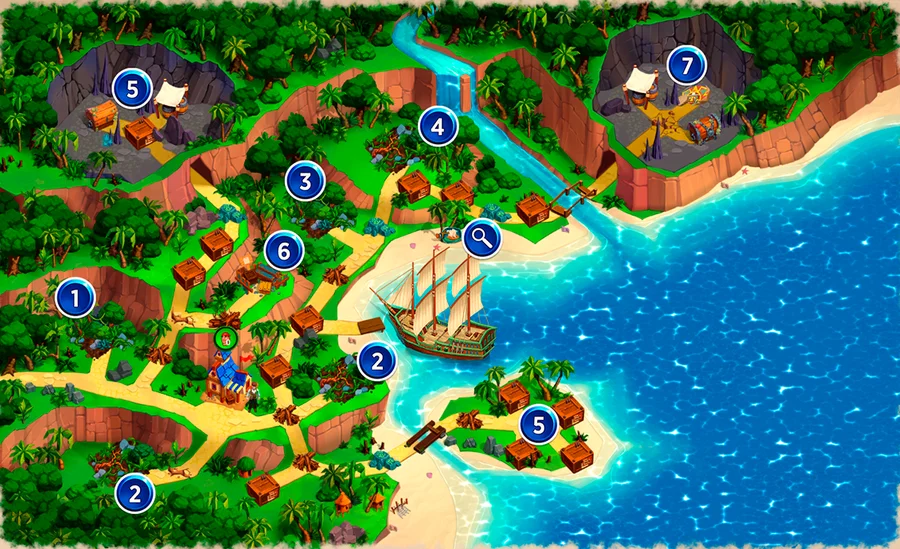The width and height of the screenshot is (900, 549).
Task: Click map marker number 3
Action: (304, 181)
